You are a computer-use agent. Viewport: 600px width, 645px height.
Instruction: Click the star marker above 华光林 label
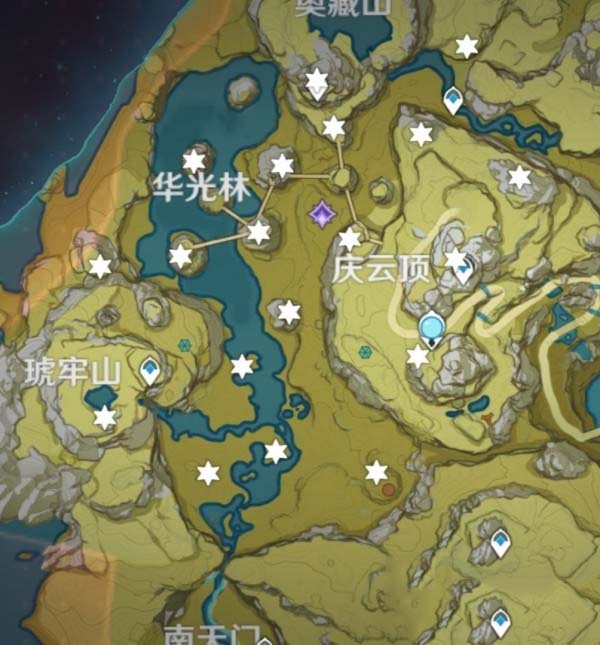tap(194, 160)
